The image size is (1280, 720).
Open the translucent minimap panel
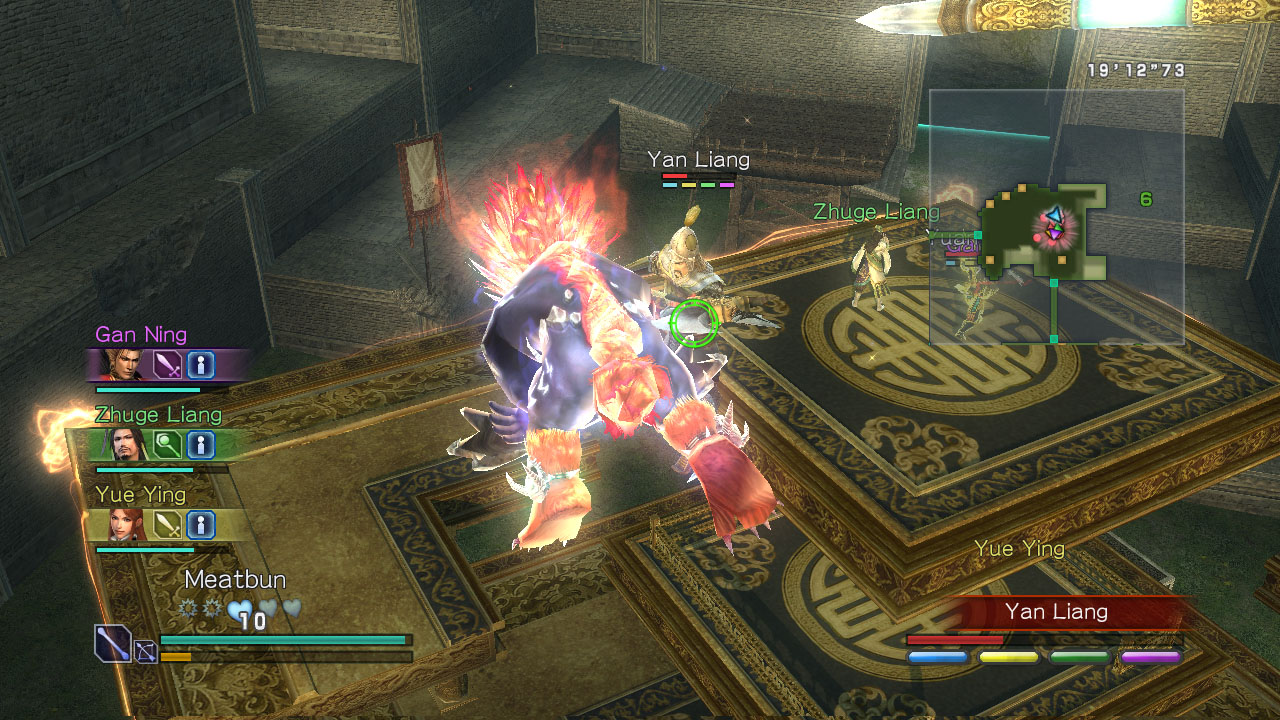click(x=1057, y=217)
